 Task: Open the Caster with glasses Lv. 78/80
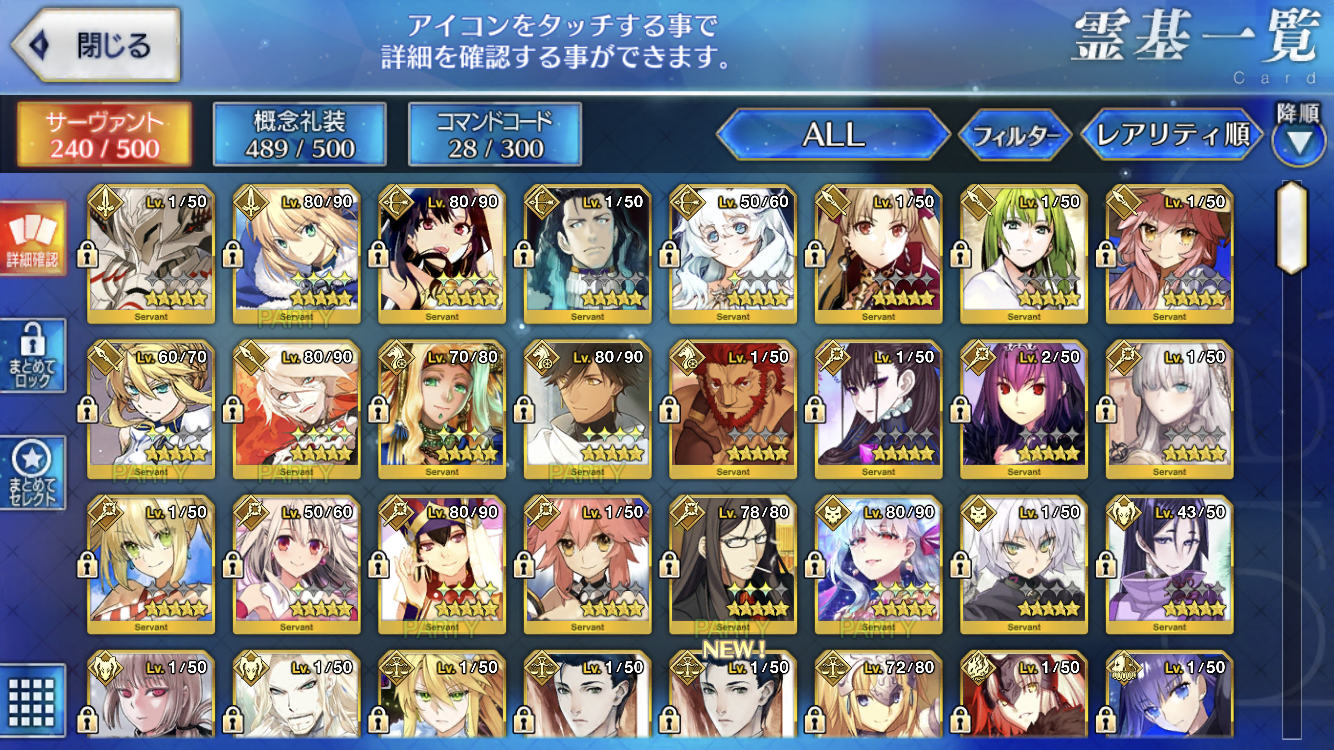coord(733,565)
